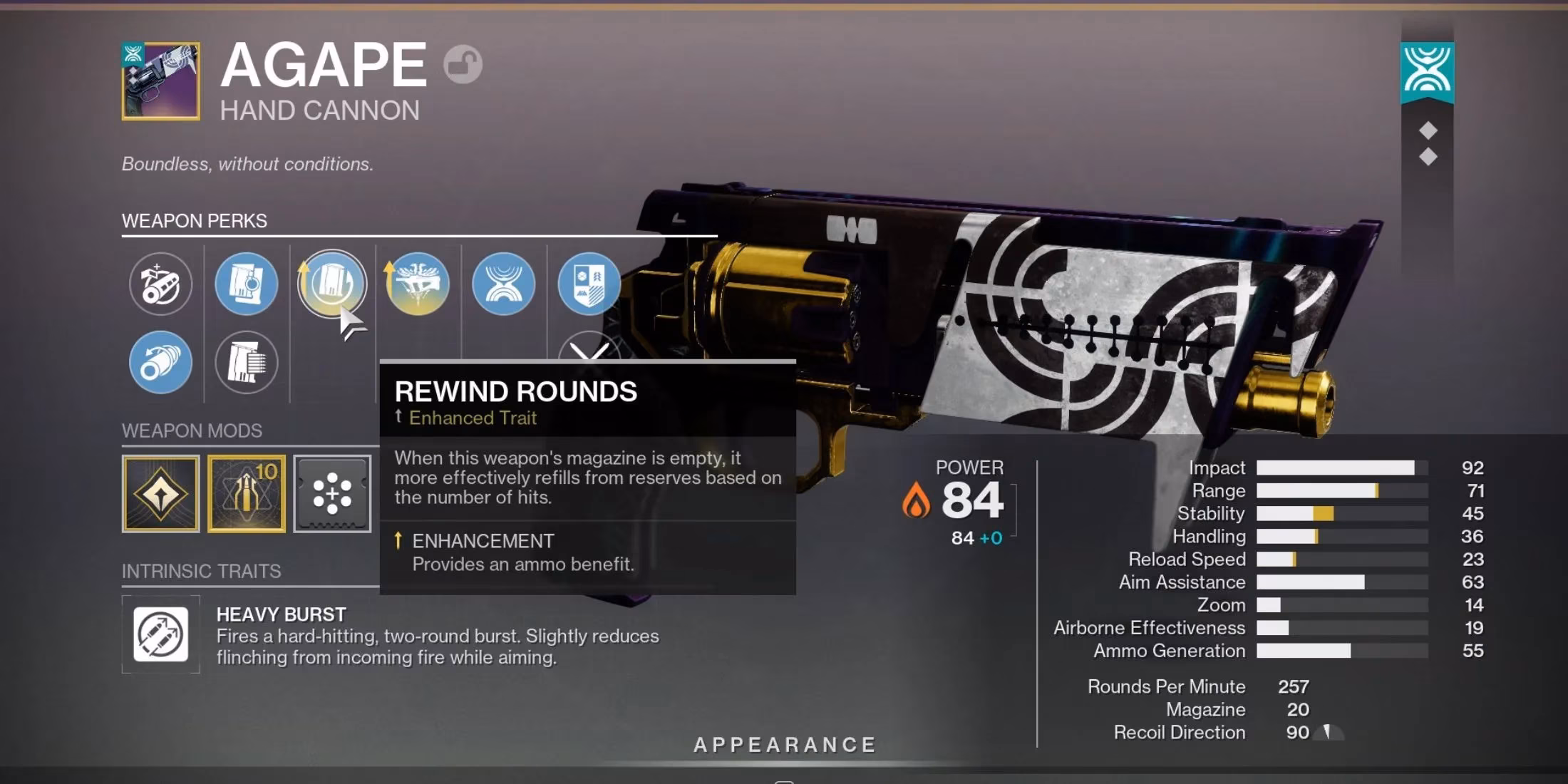Open the shield emblem perk
1568x784 pixels.
pos(589,284)
